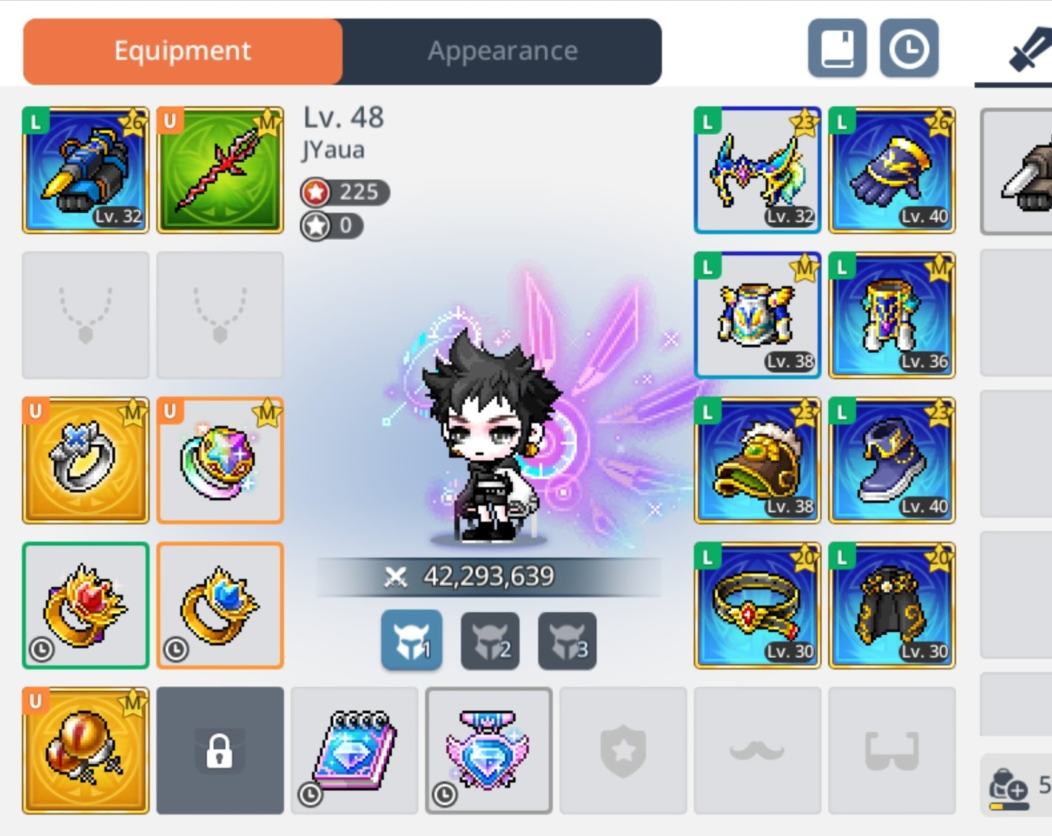The height and width of the screenshot is (836, 1052).
Task: Click the clock history button
Action: tap(909, 48)
